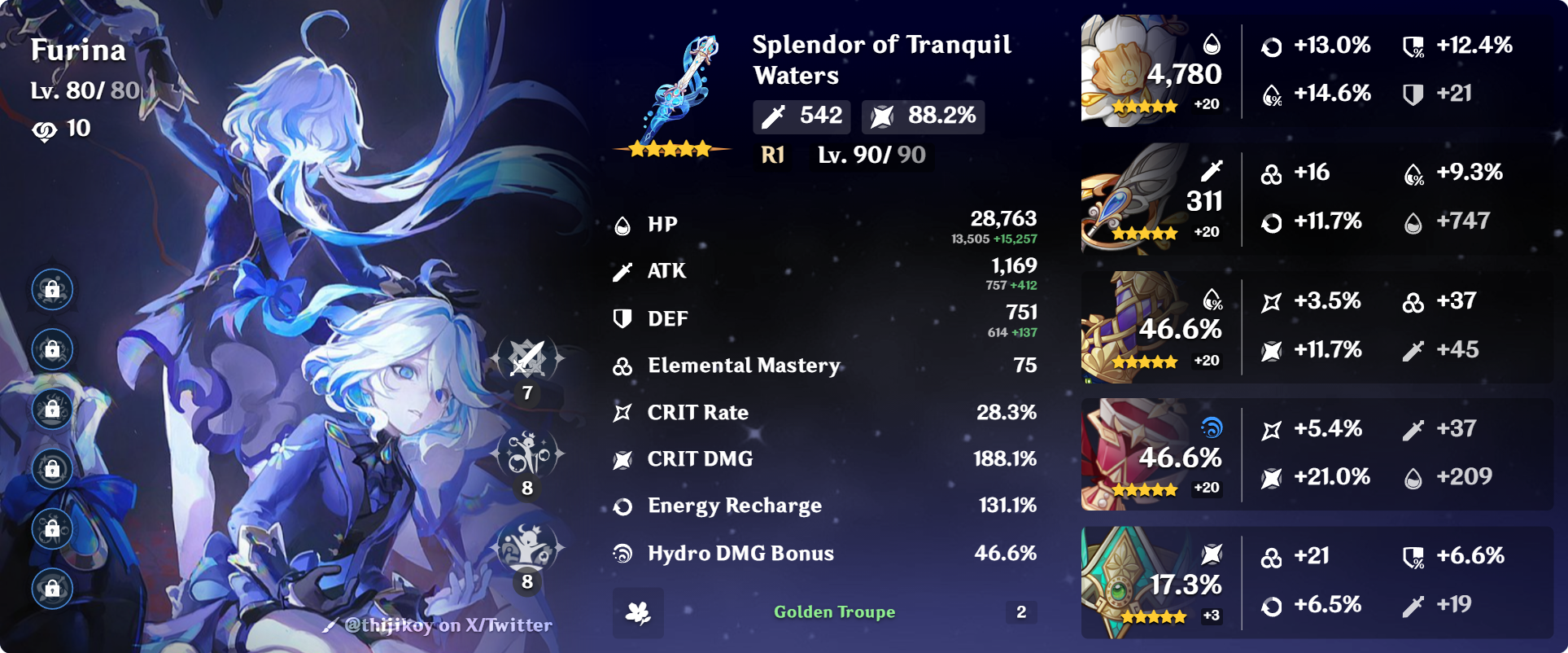Click the HP droplet stat icon

tap(622, 223)
